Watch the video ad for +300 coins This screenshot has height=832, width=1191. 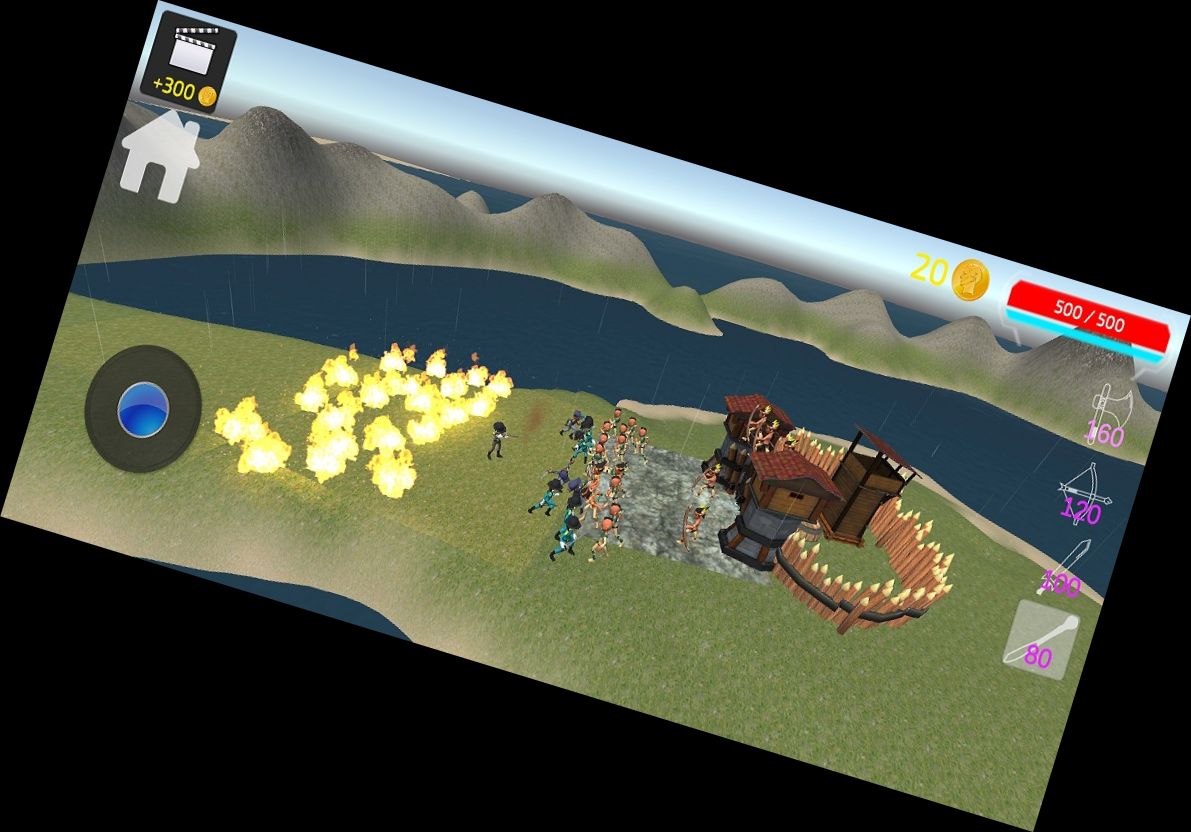click(189, 60)
